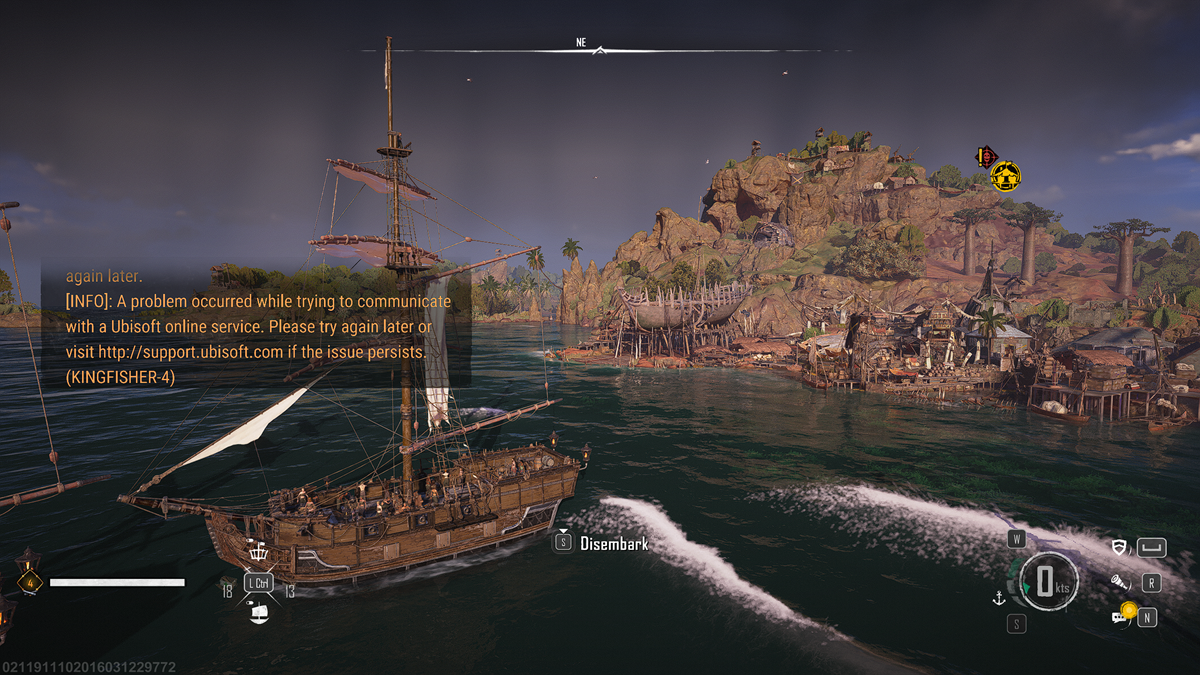This screenshot has width=1200, height=675.
Task: Click the Disembark prompt label
Action: click(614, 544)
